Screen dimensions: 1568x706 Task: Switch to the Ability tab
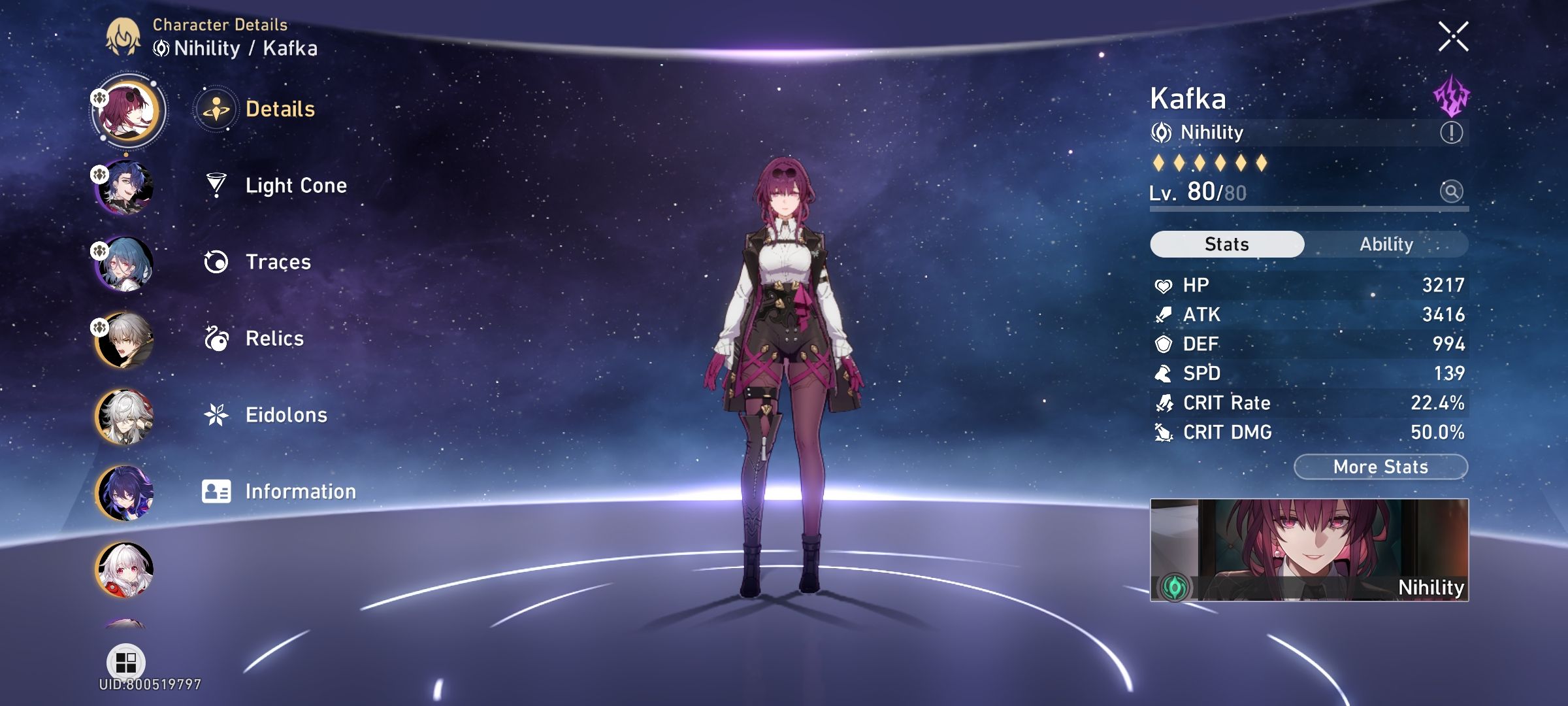click(x=1388, y=243)
